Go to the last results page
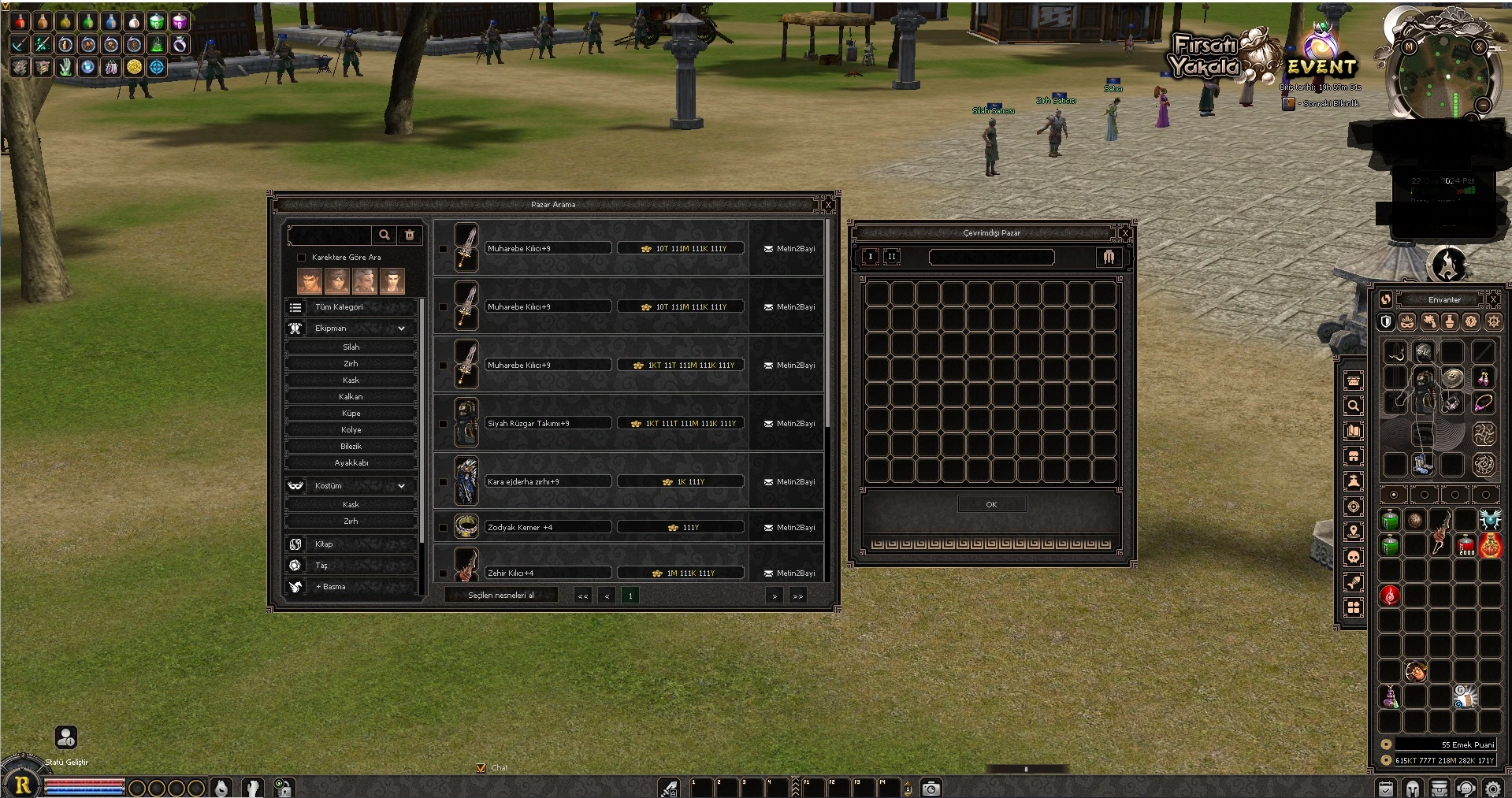 (797, 596)
